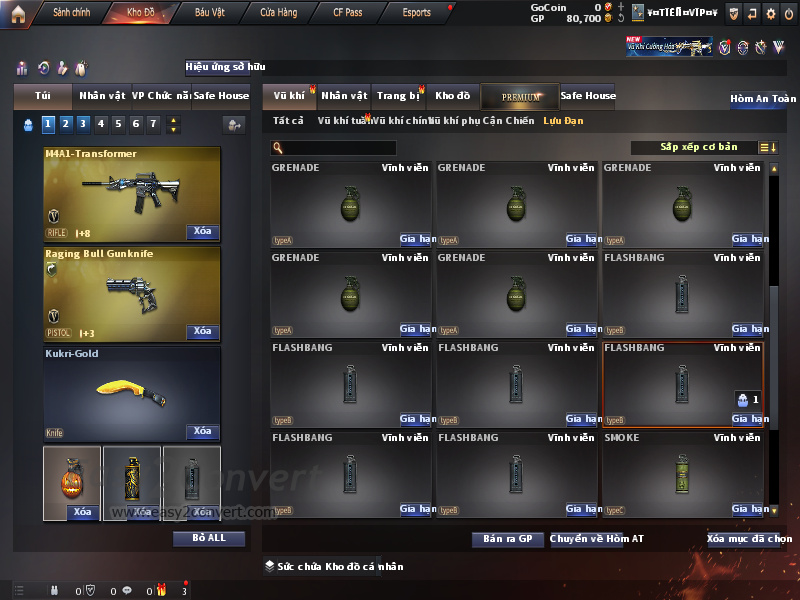Select the Nhân vật storage category tab
This screenshot has height=600, width=800.
(344, 96)
